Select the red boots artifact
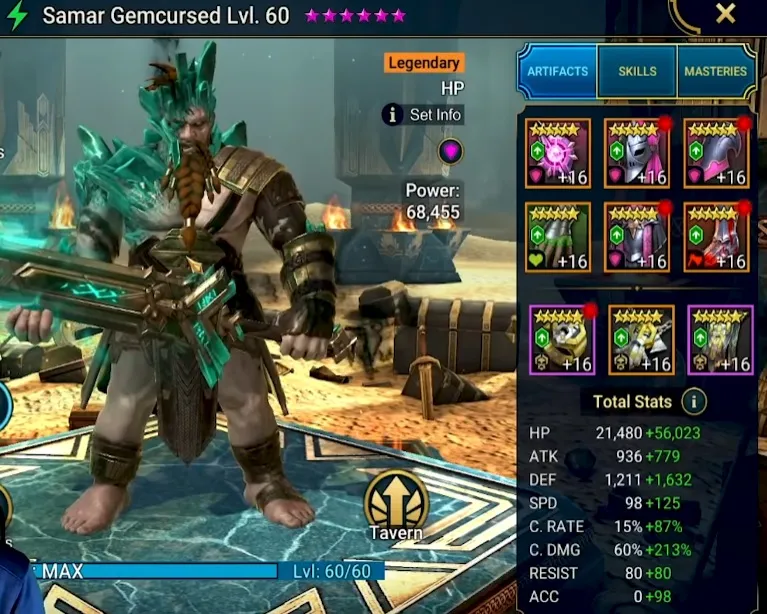The width and height of the screenshot is (767, 614). click(x=716, y=237)
